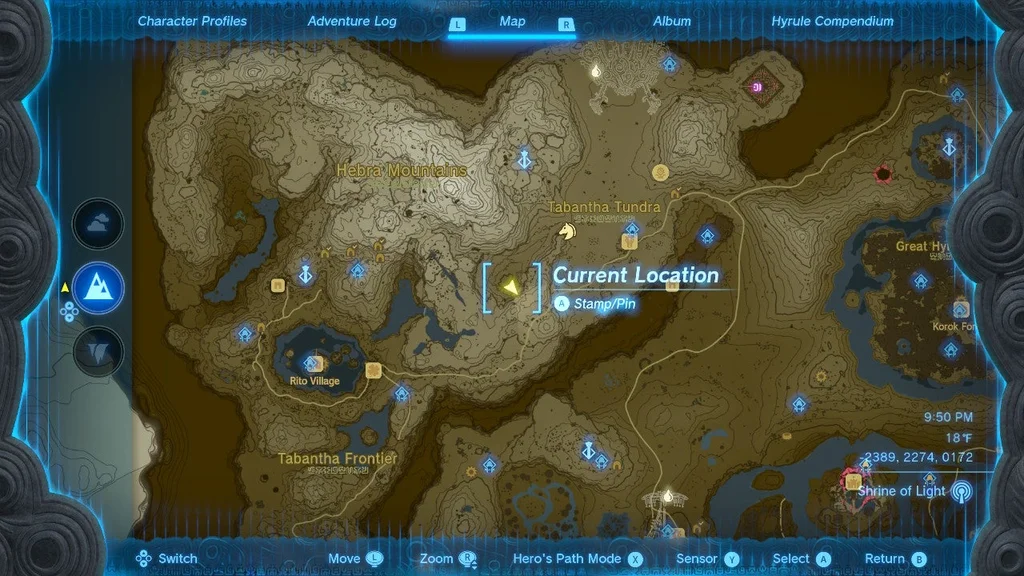Image resolution: width=1024 pixels, height=576 pixels.
Task: Select the yellow spiral marker above Tabantha Tundra
Action: click(x=660, y=172)
